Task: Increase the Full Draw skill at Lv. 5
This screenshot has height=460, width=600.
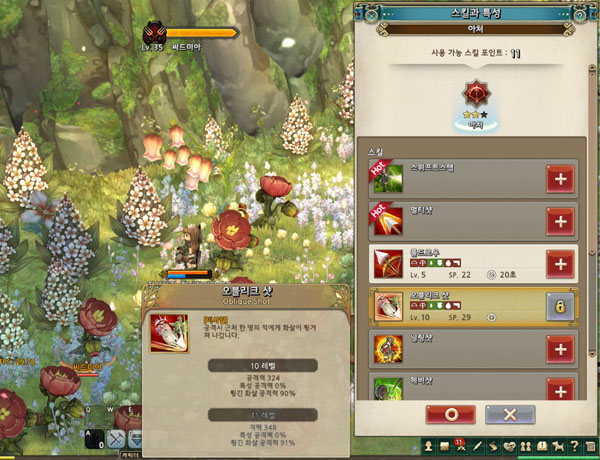Action: pos(560,264)
